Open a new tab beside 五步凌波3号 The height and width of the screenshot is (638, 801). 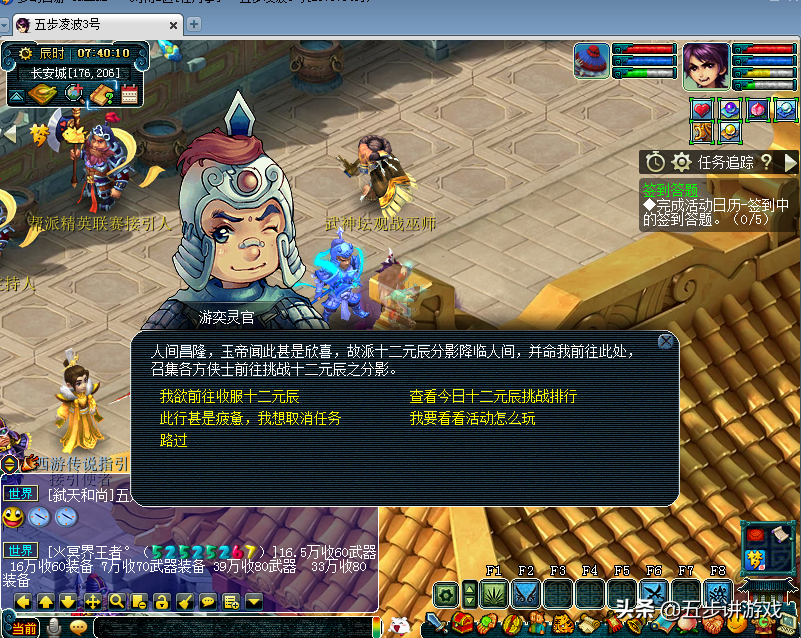pos(194,23)
